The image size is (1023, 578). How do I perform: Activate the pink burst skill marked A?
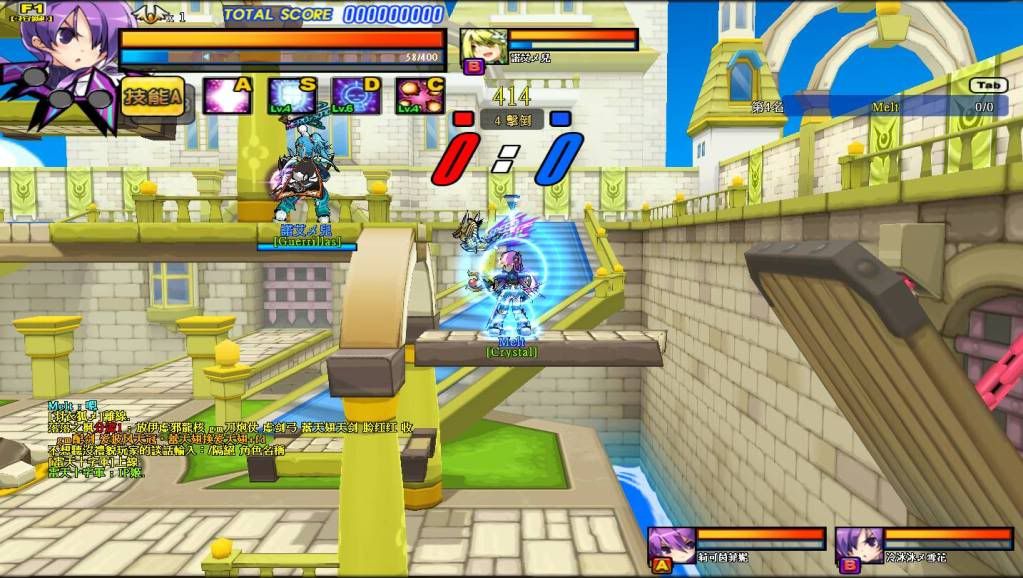(x=226, y=96)
